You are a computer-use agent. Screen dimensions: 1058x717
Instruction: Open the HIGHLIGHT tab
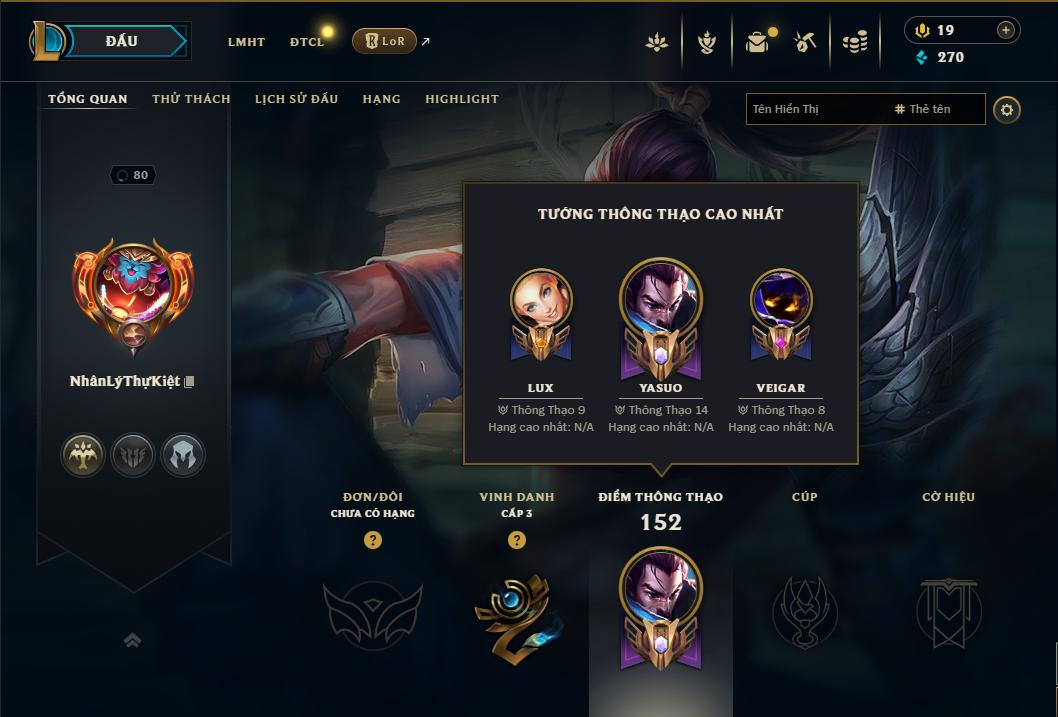[x=461, y=99]
